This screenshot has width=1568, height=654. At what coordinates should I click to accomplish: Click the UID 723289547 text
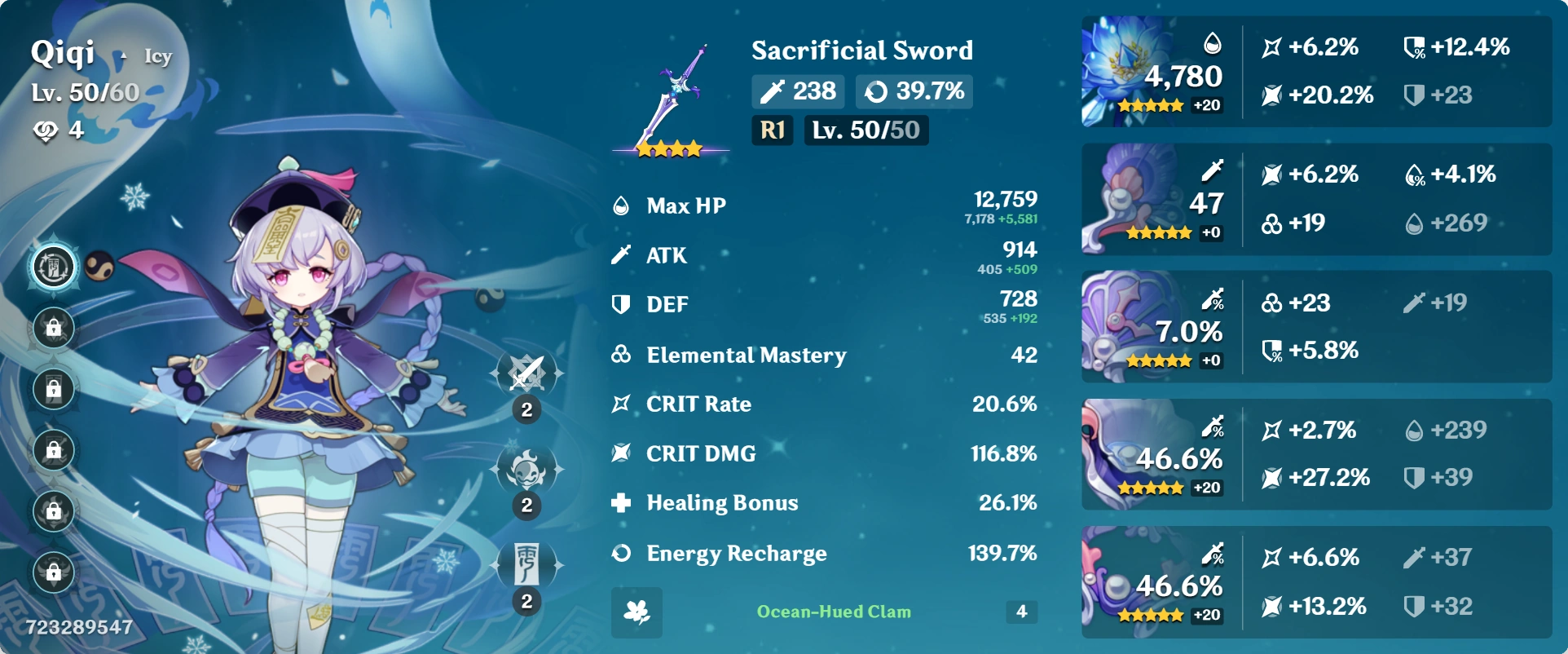77,626
